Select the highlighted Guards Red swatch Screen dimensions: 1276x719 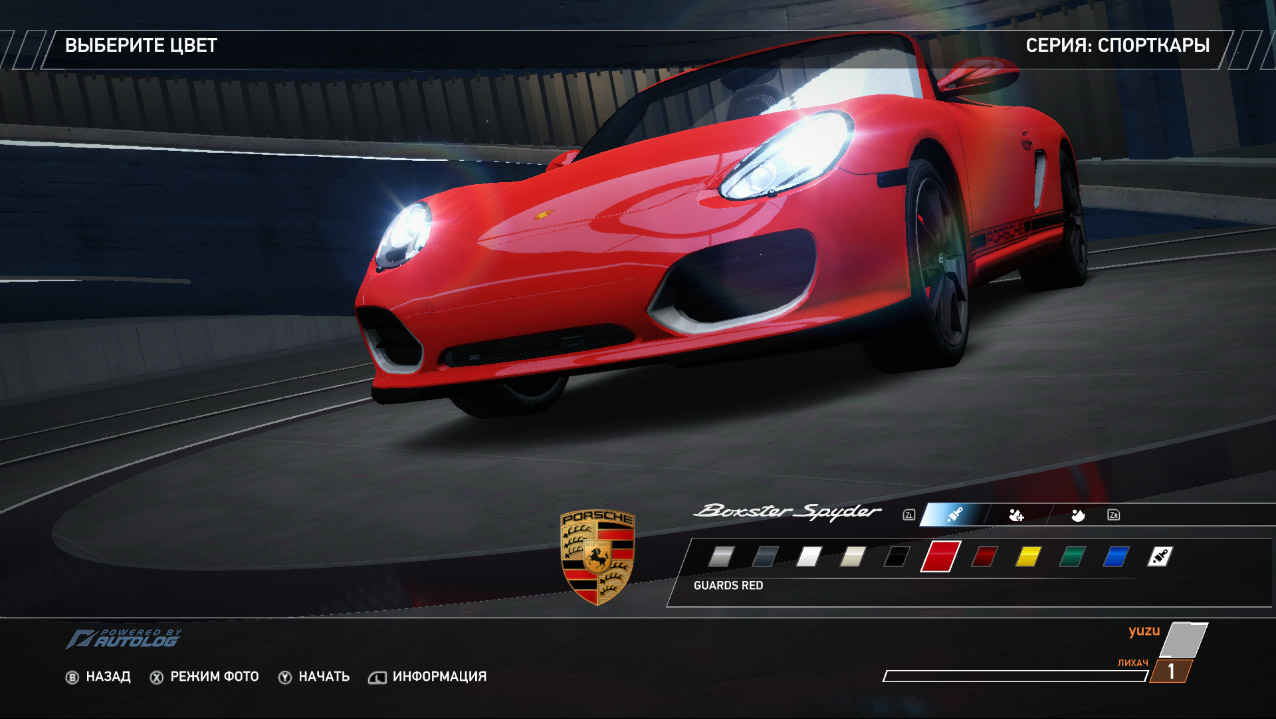940,556
